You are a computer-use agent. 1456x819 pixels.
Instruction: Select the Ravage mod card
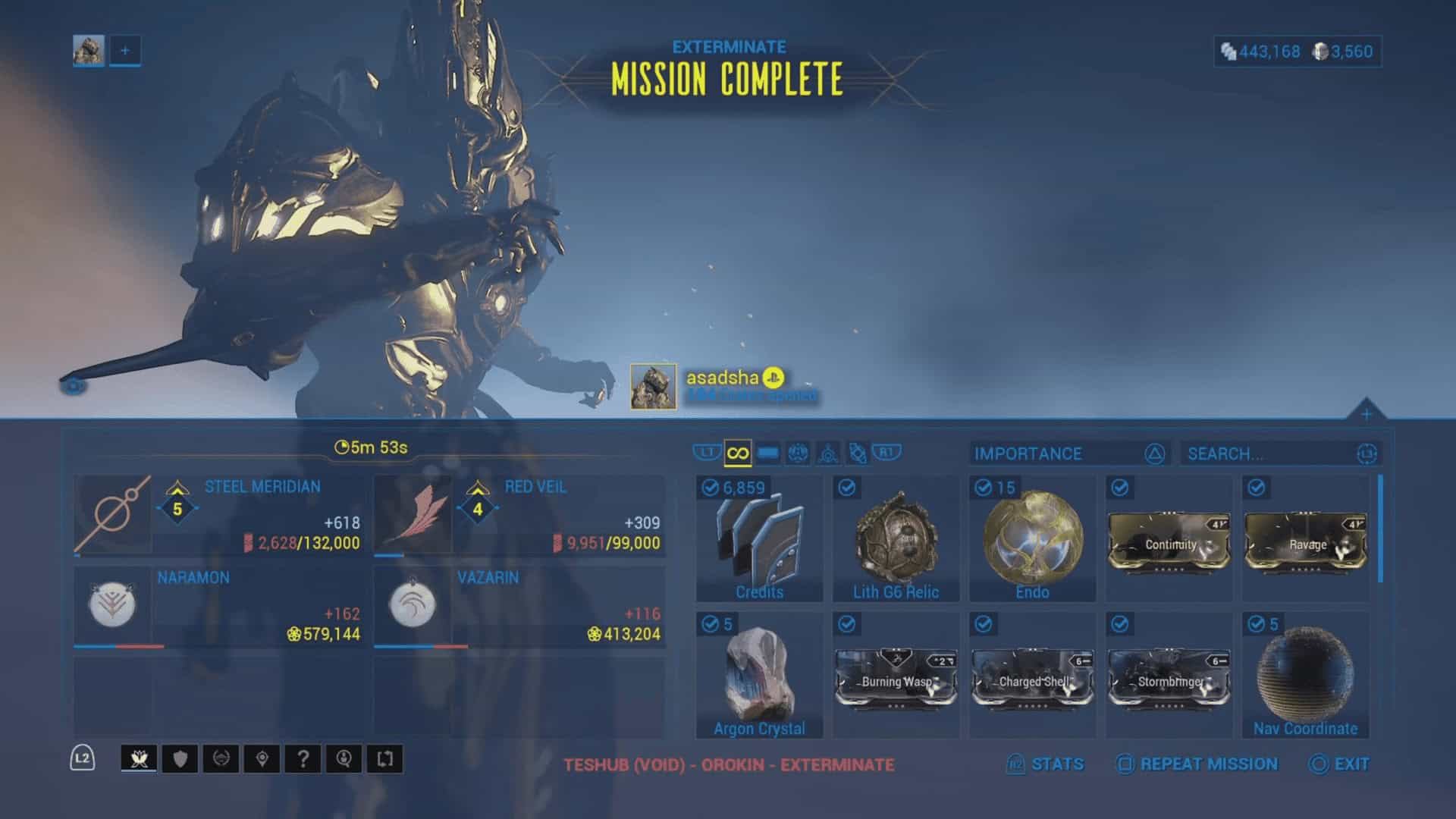(1305, 541)
